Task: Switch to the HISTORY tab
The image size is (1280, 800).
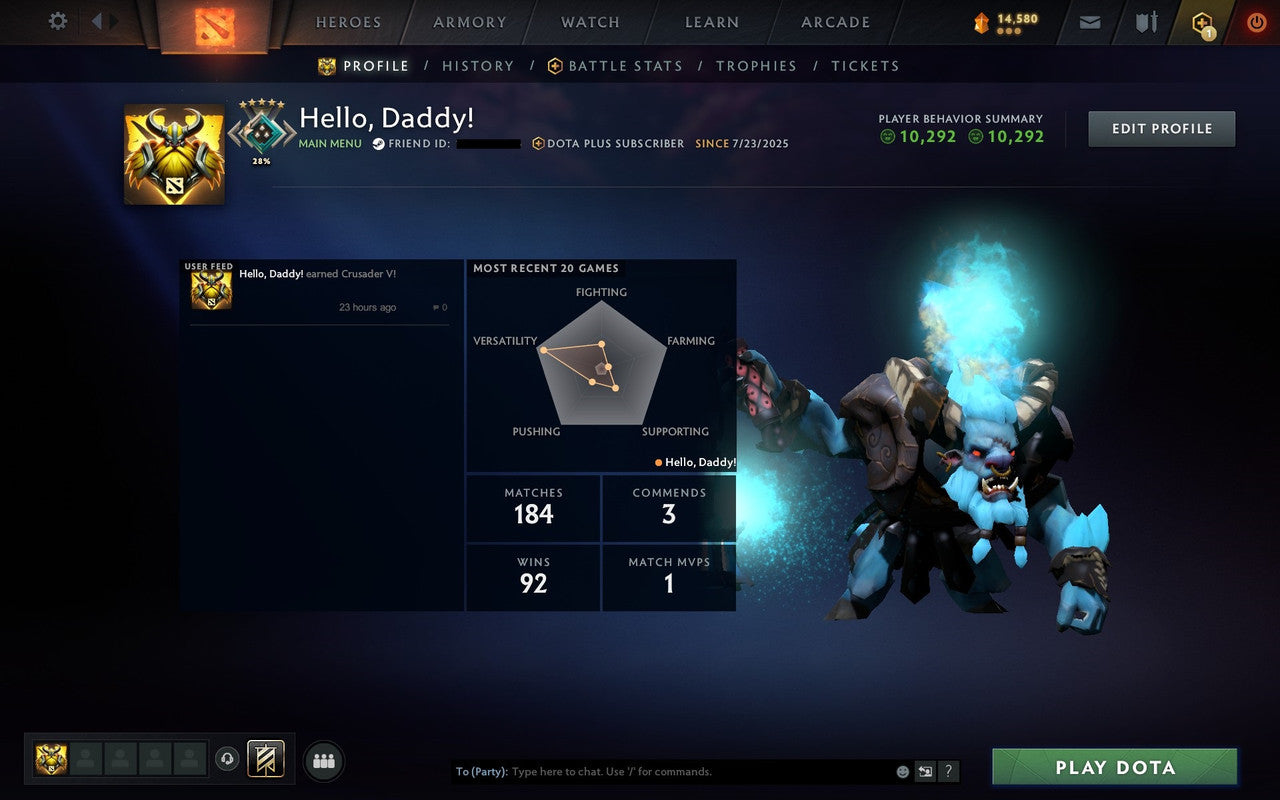Action: click(x=478, y=66)
